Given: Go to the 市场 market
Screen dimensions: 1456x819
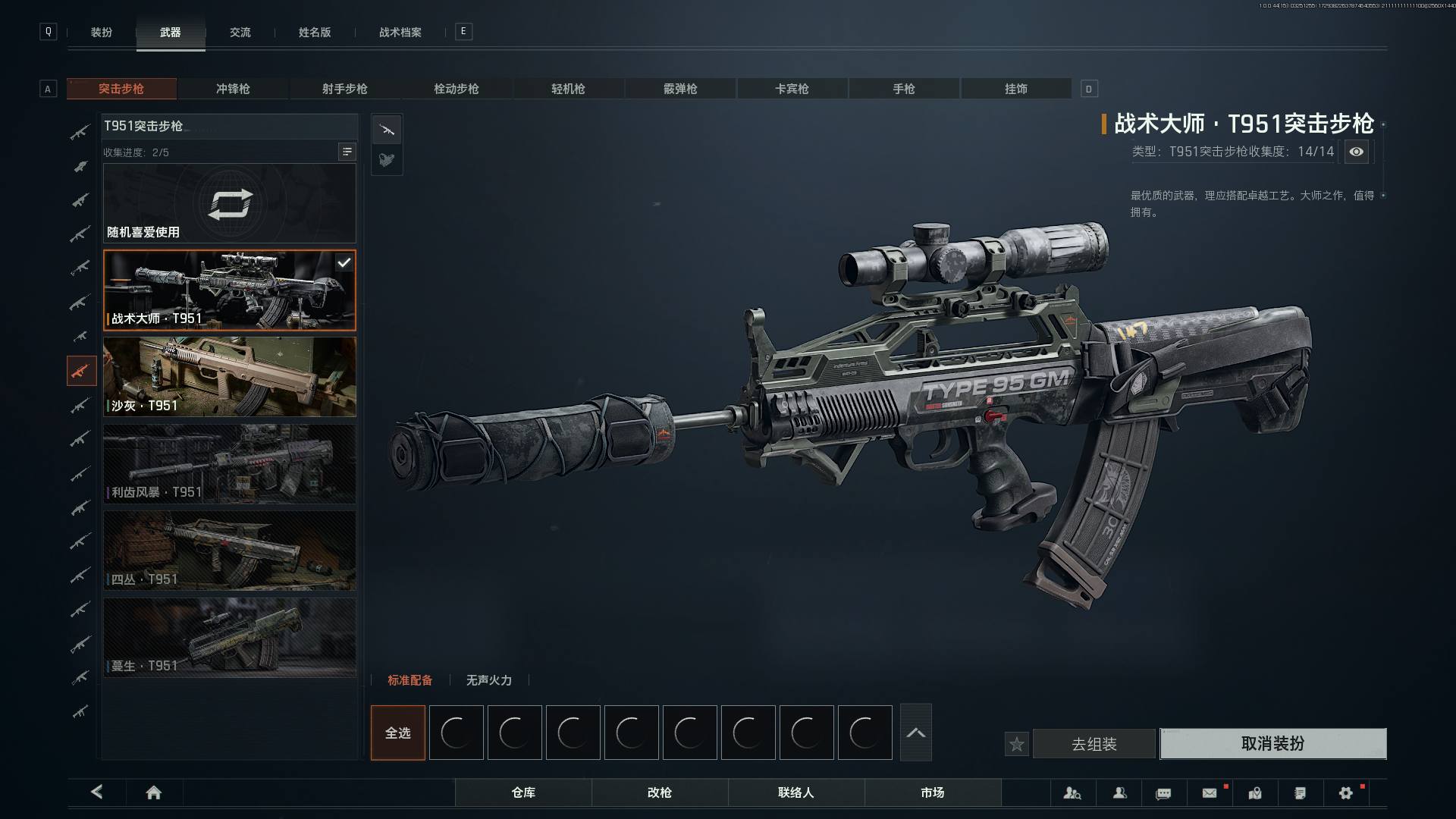Looking at the screenshot, I should pyautogui.click(x=932, y=792).
